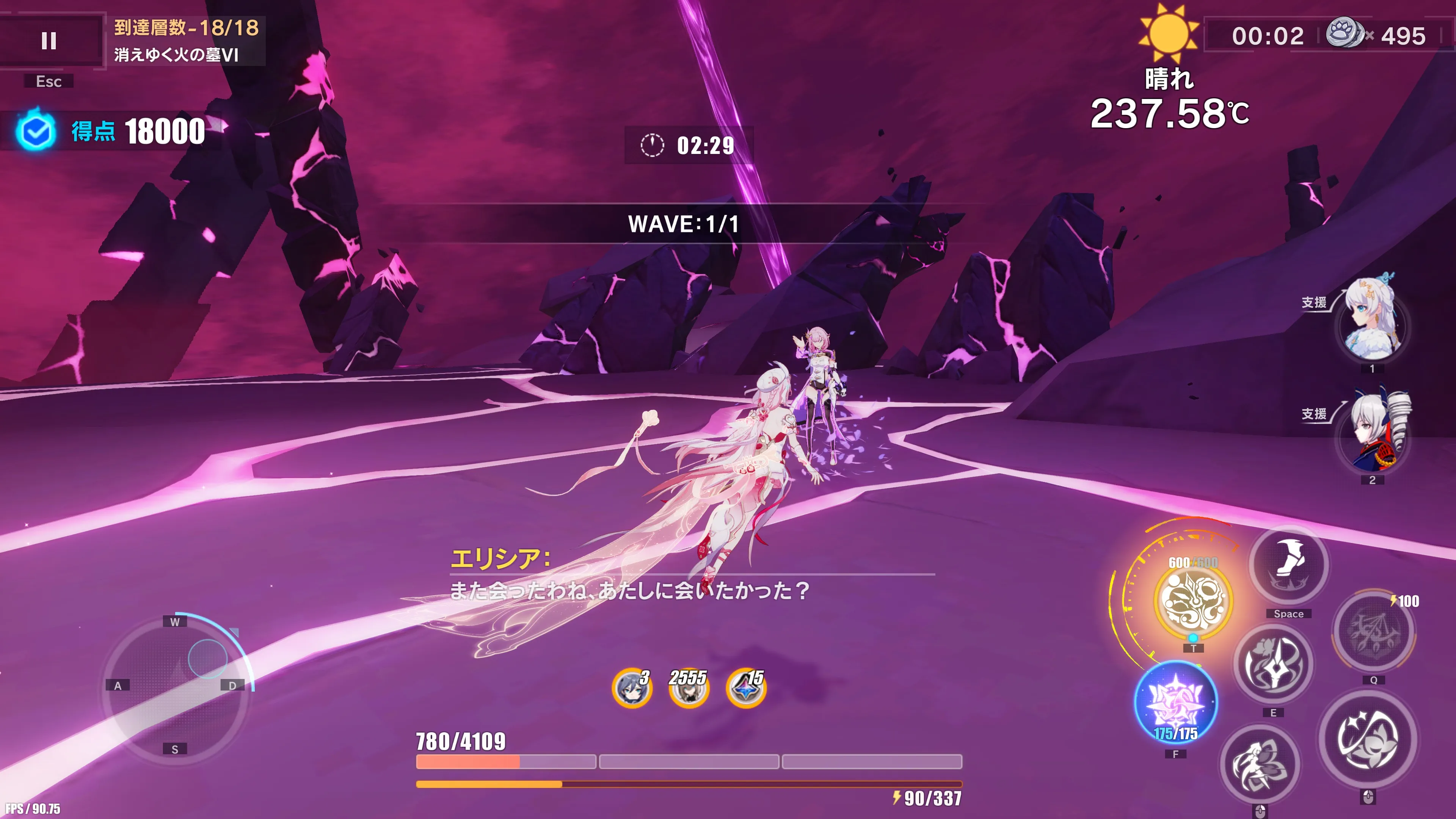Activate the golden 600/600 charged skill
Viewport: 1456px width, 819px height.
click(1192, 600)
